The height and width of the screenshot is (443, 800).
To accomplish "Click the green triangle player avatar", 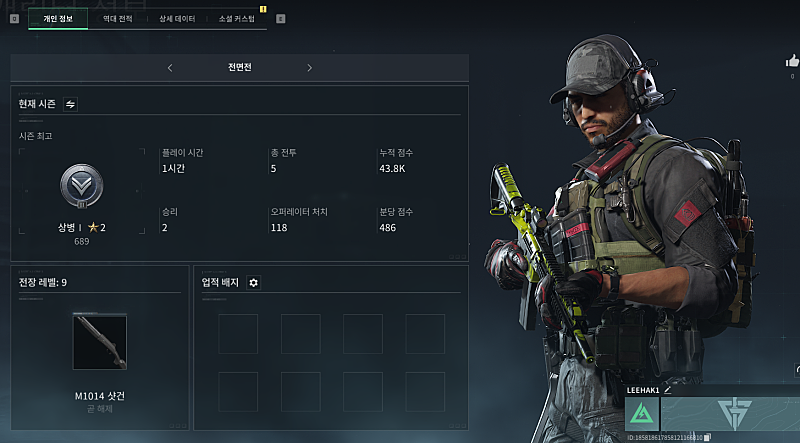I will [642, 414].
